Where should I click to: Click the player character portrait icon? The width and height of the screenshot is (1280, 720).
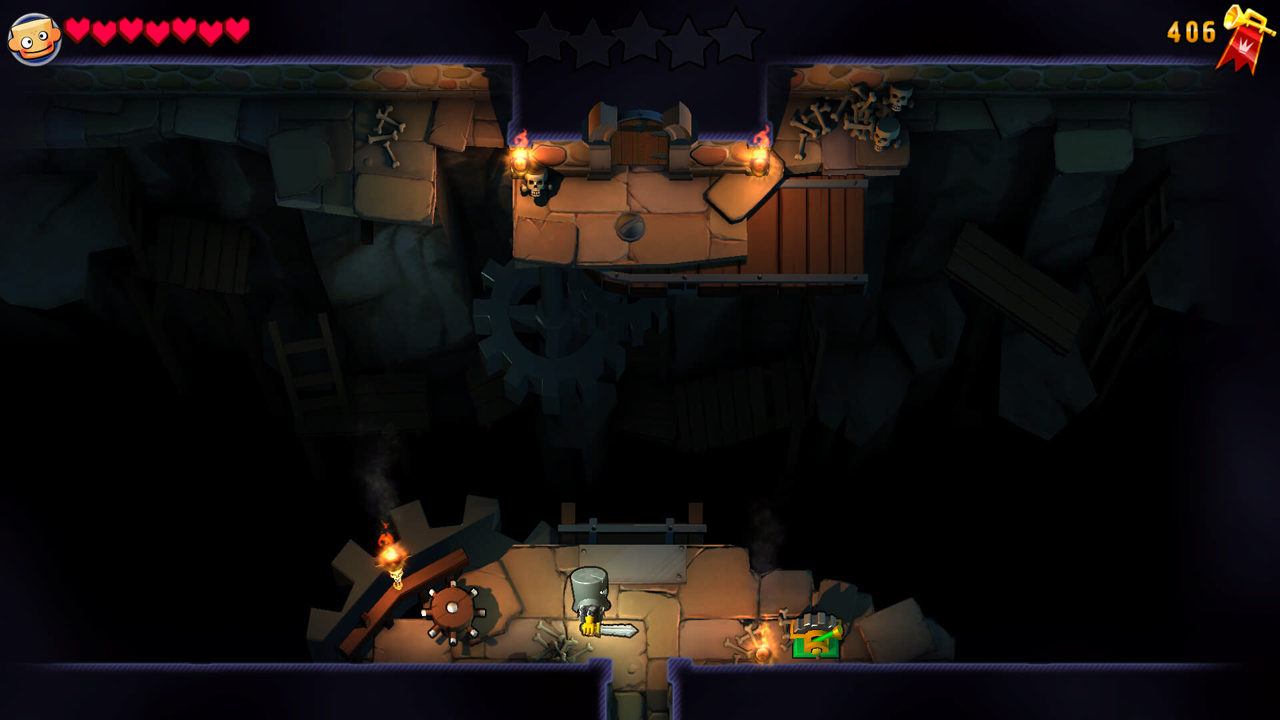(34, 39)
